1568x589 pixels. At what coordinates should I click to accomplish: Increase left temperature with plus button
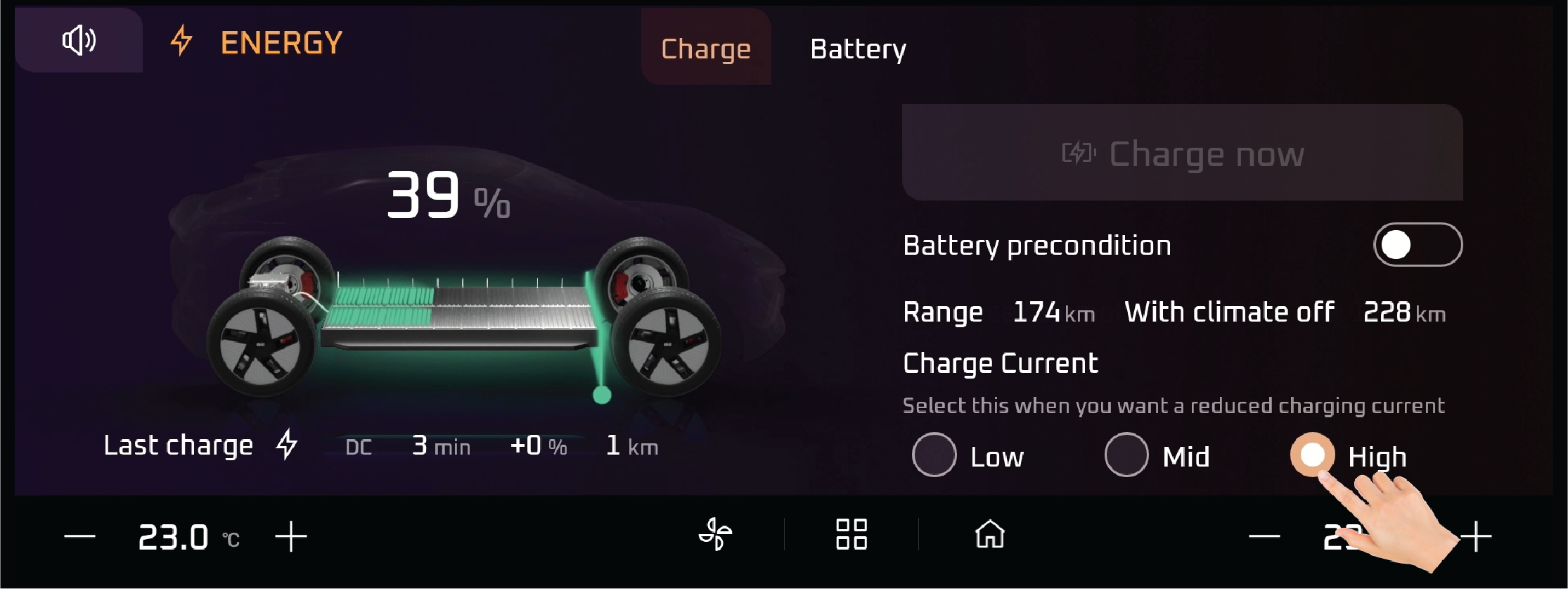(x=291, y=537)
